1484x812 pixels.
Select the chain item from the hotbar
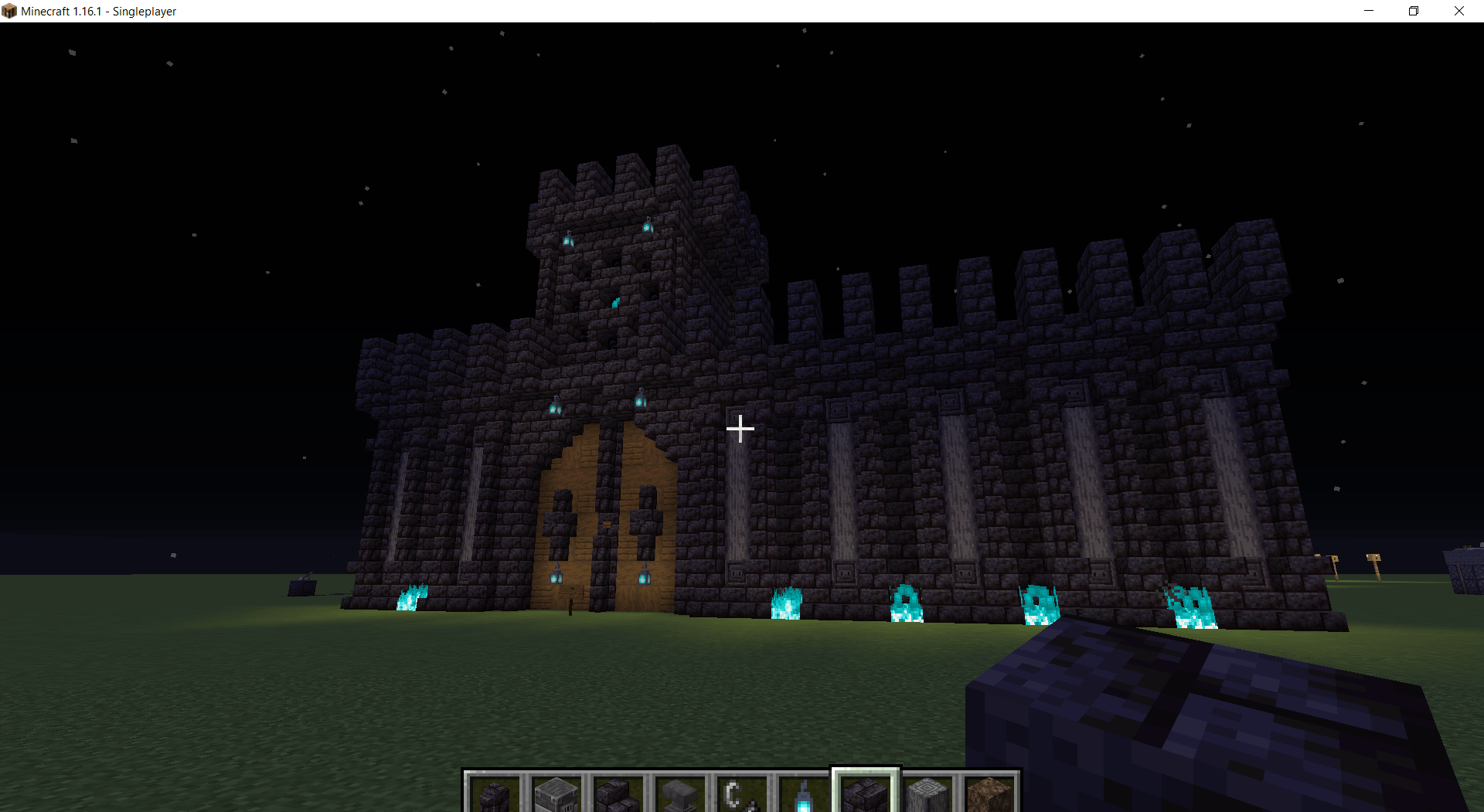click(x=741, y=792)
